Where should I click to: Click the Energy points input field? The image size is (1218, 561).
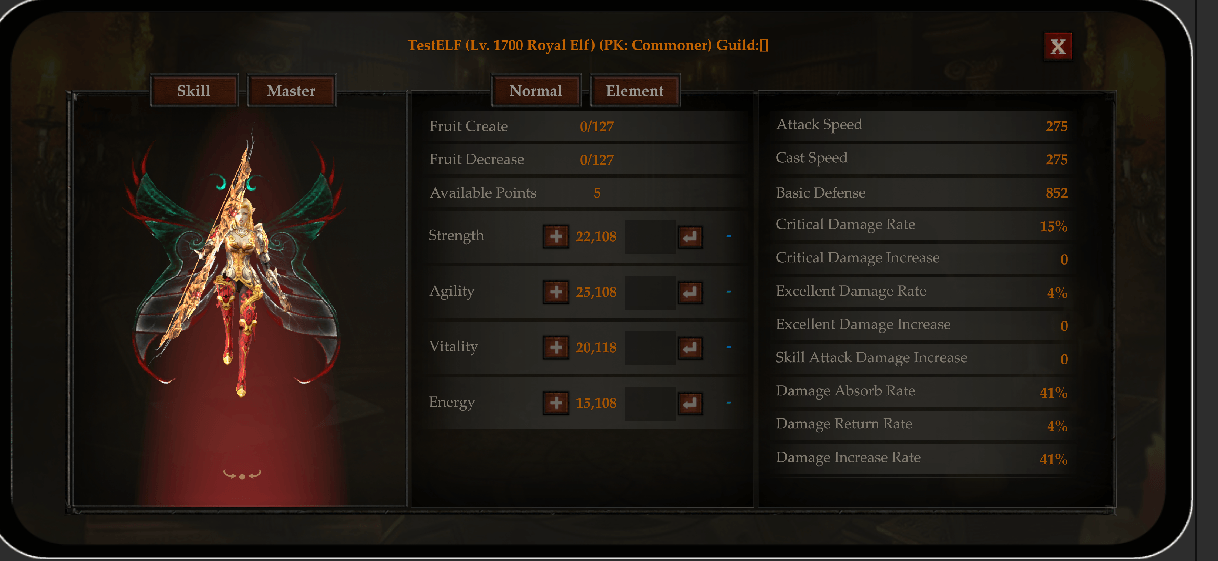pos(650,403)
